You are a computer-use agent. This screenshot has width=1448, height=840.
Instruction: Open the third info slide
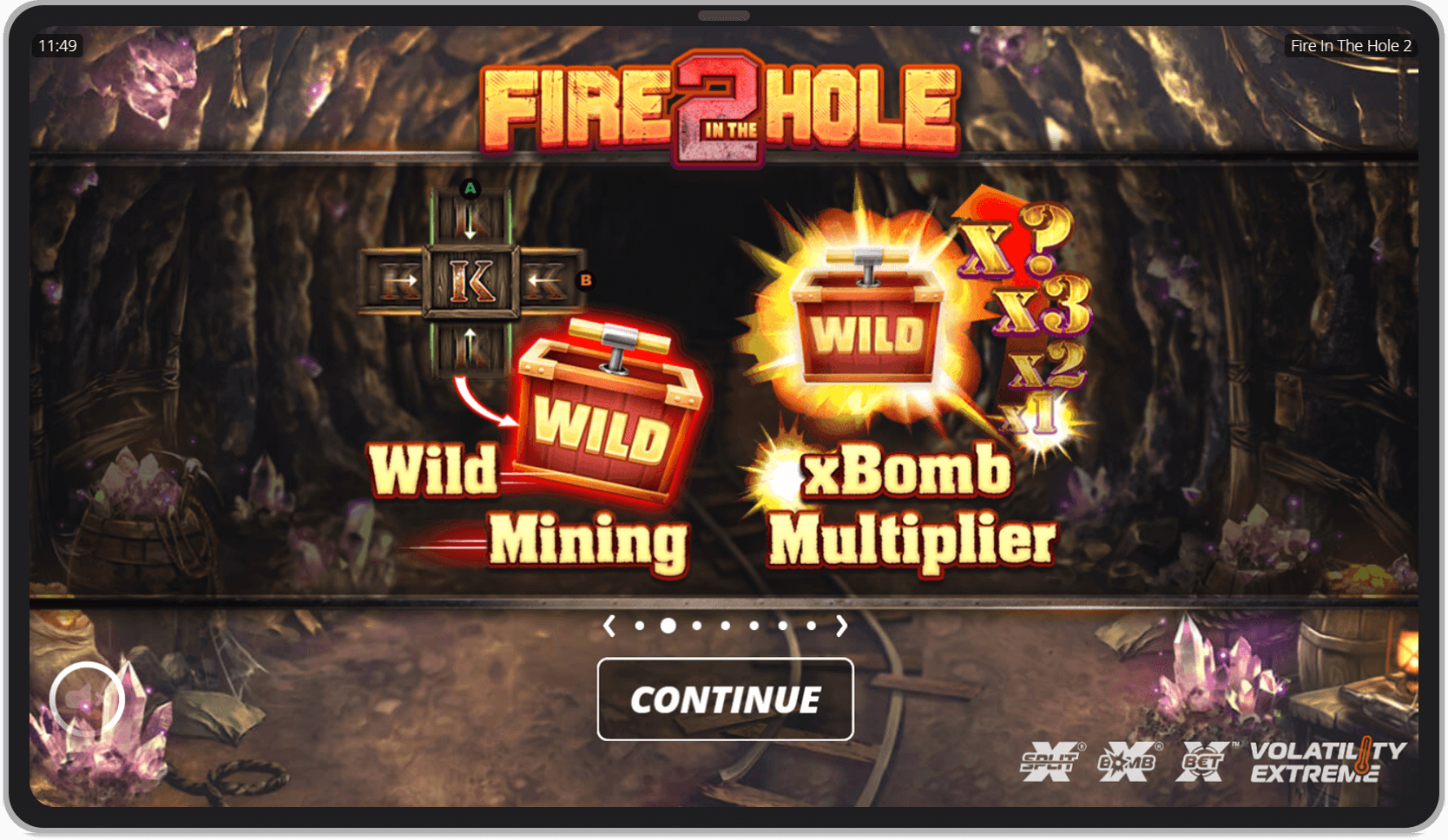(697, 625)
